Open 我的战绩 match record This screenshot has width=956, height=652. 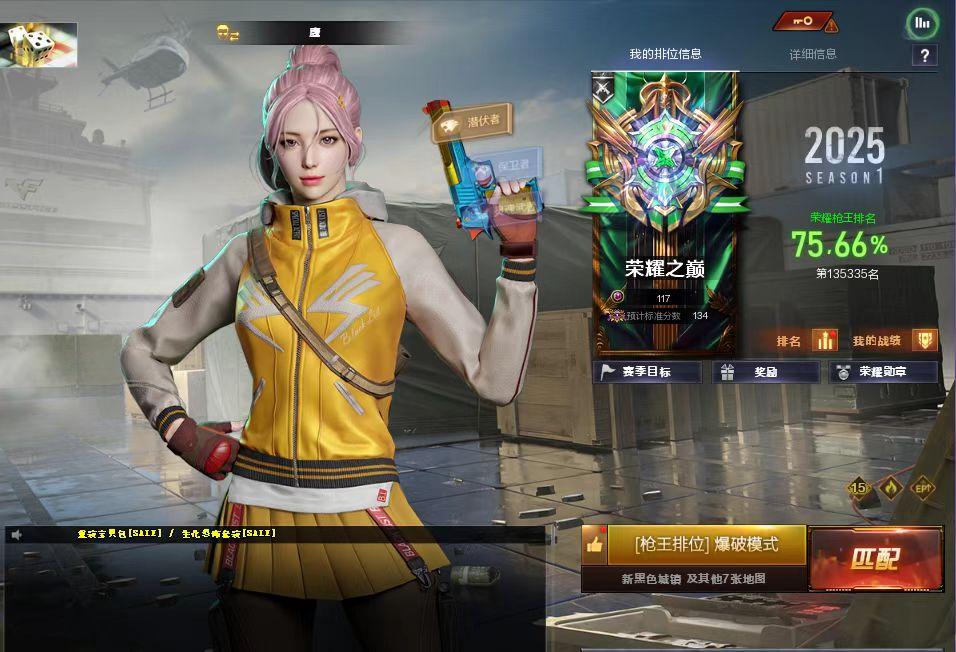(895, 341)
